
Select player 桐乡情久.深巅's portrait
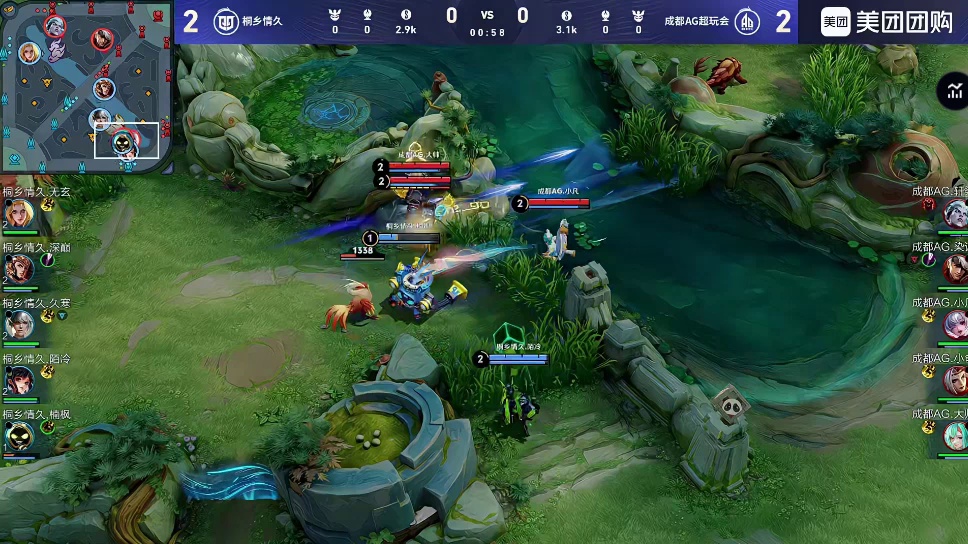click(18, 269)
